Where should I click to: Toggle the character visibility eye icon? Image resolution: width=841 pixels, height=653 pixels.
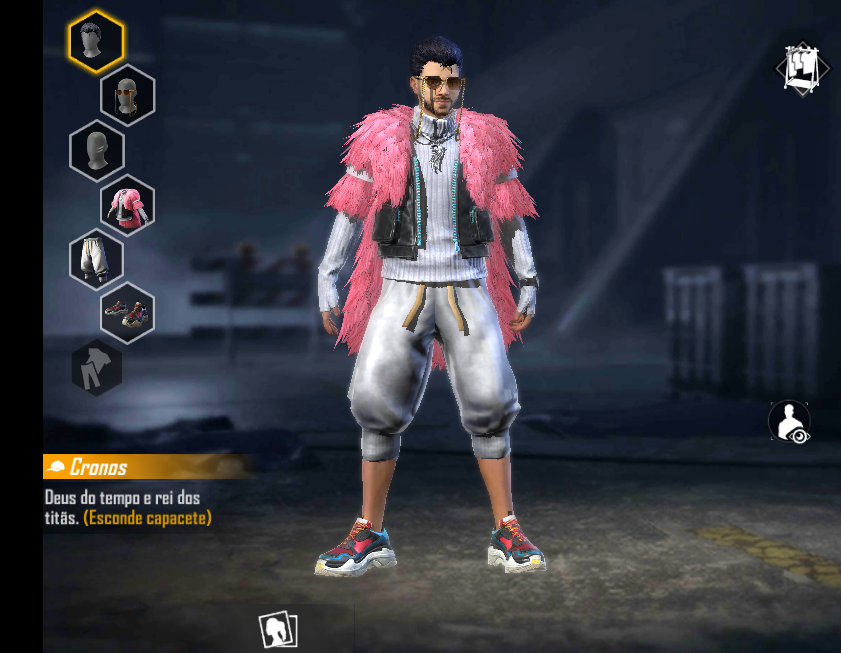coord(789,421)
